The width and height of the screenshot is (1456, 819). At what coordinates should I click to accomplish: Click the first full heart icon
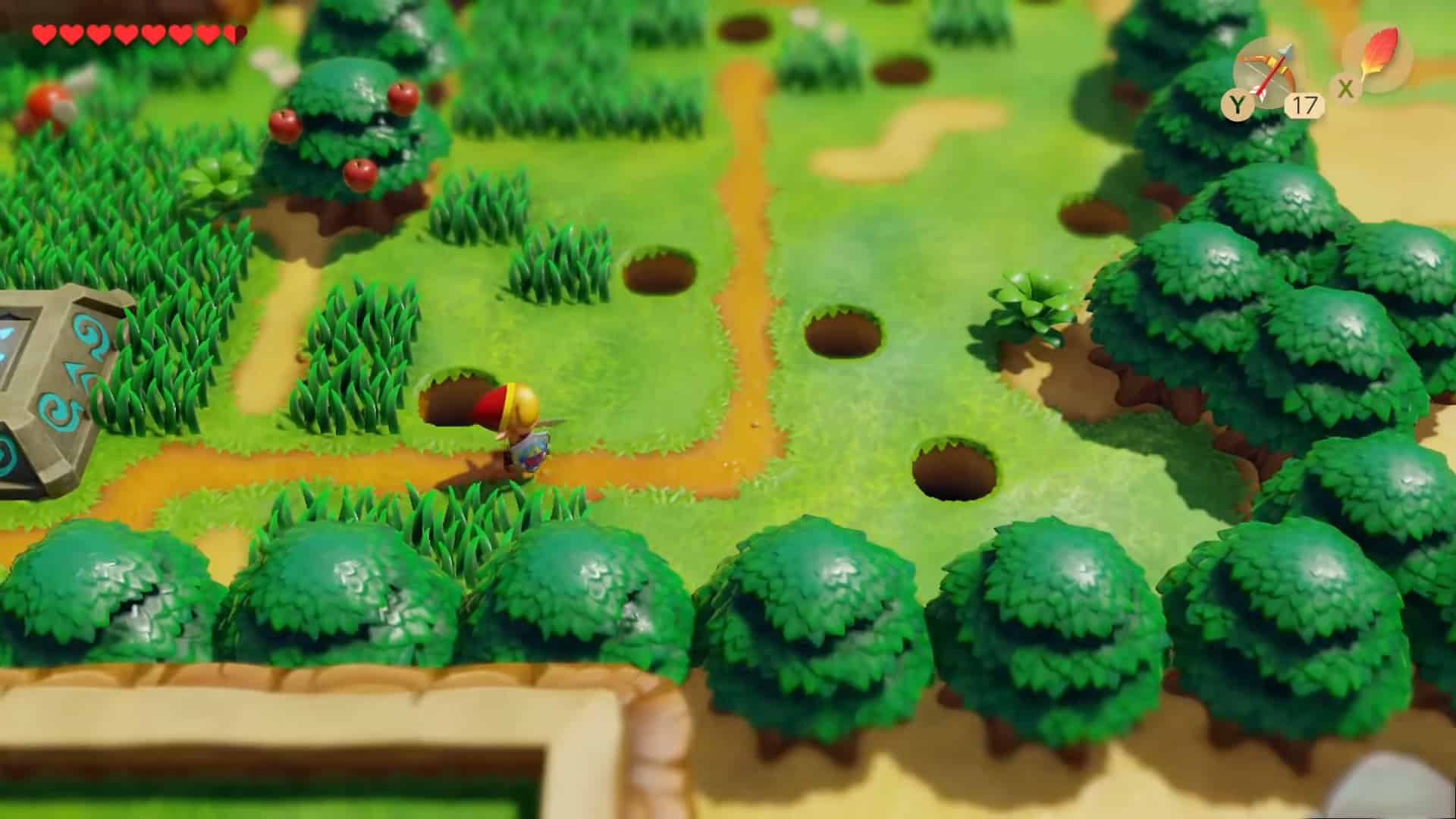(x=43, y=34)
